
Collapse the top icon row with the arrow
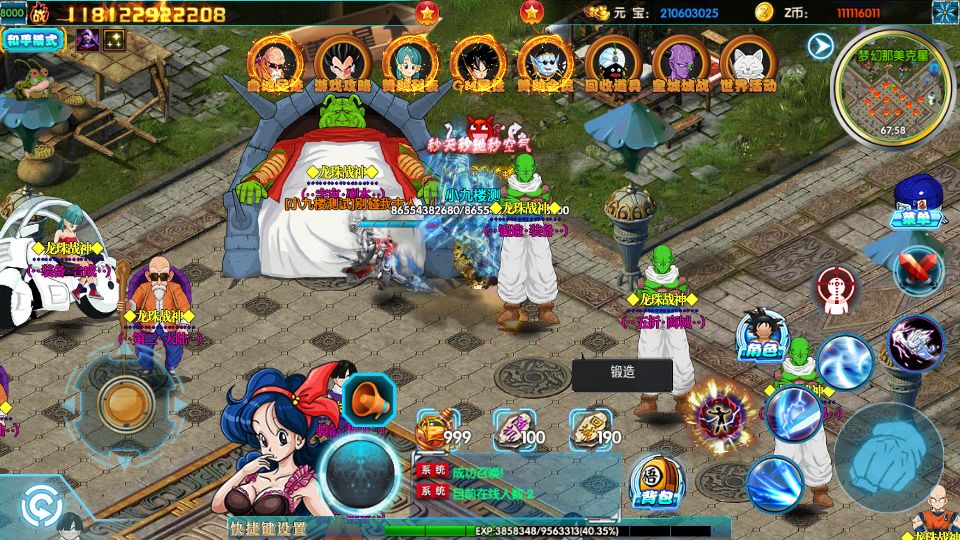click(820, 46)
